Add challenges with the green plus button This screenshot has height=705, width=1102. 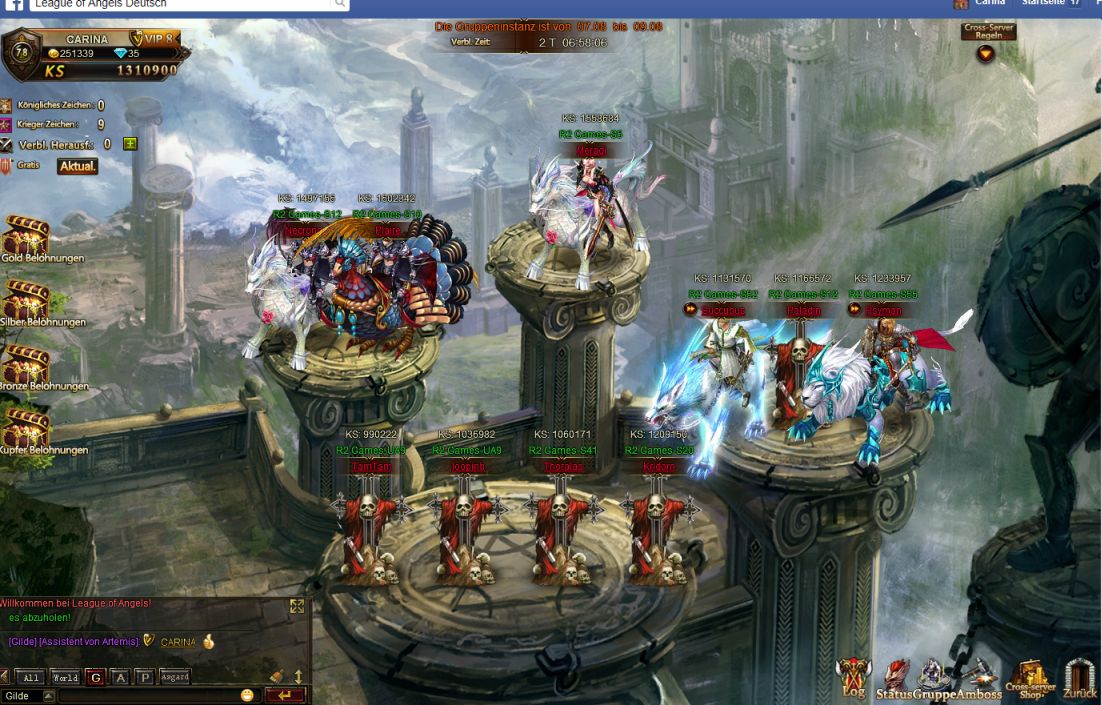coord(129,144)
